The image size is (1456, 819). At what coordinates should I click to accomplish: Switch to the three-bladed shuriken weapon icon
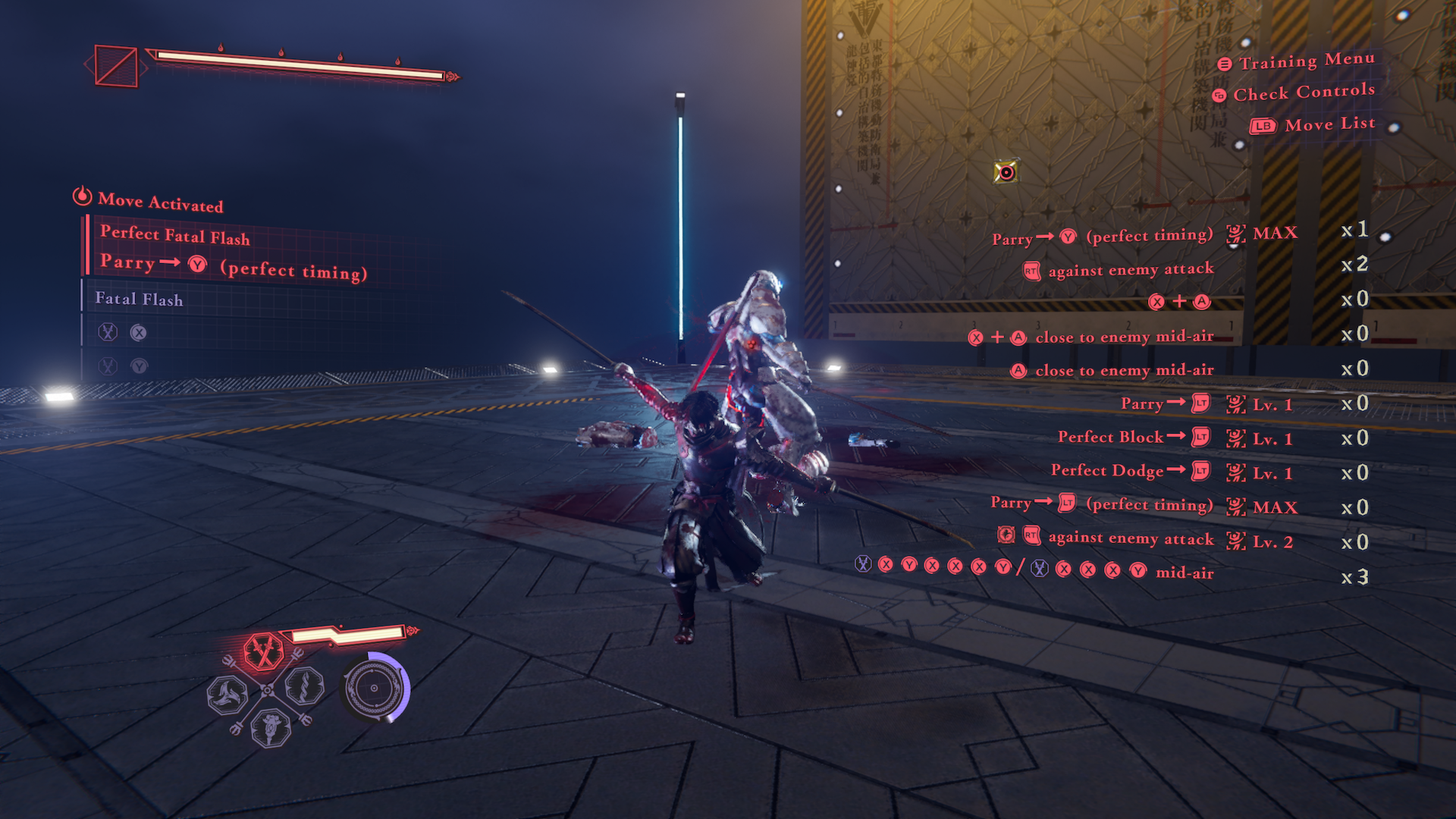(227, 694)
